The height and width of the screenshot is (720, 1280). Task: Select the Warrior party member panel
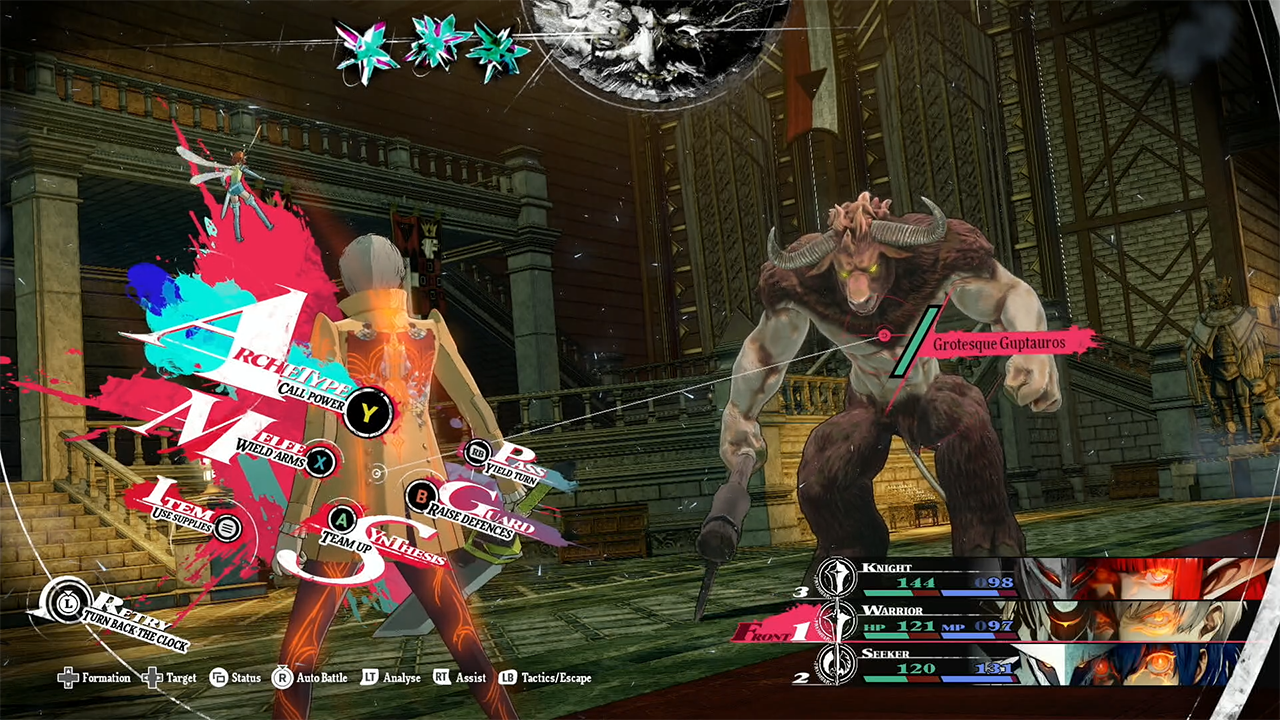tap(1030, 620)
